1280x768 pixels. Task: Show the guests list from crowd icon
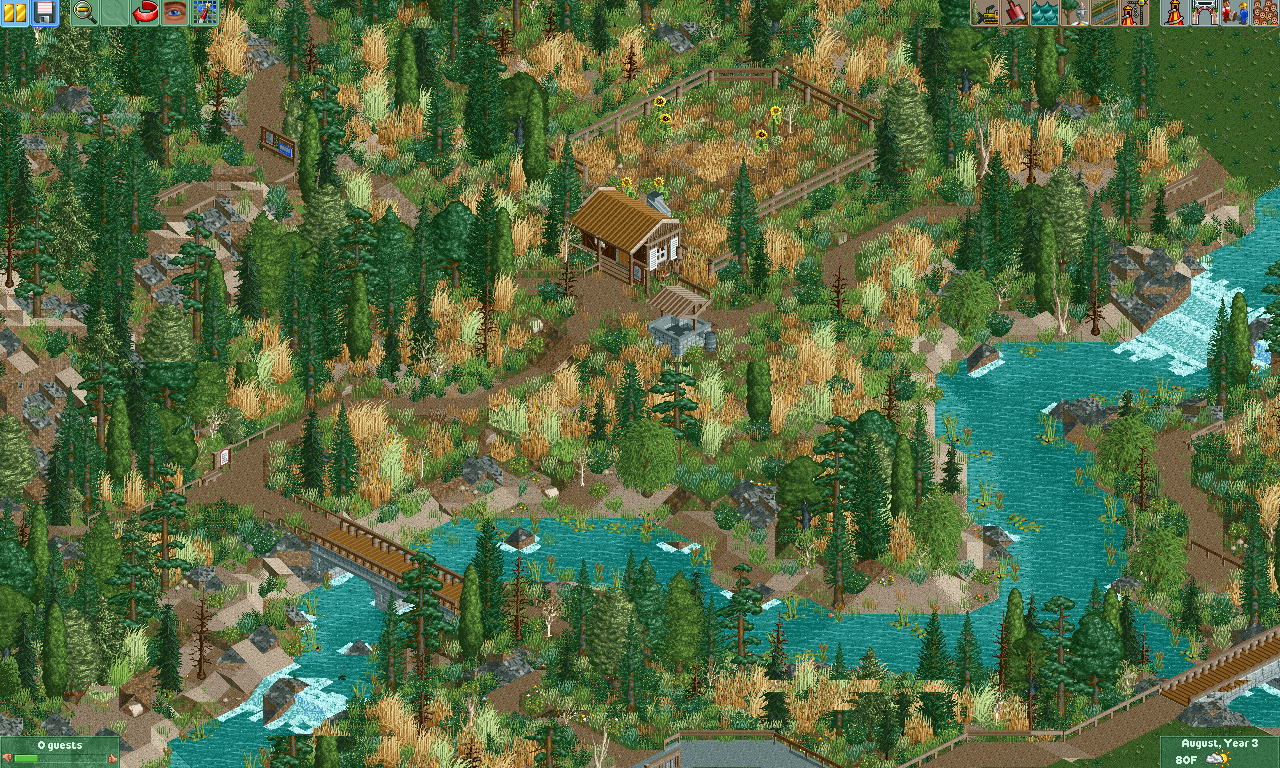[1264, 13]
